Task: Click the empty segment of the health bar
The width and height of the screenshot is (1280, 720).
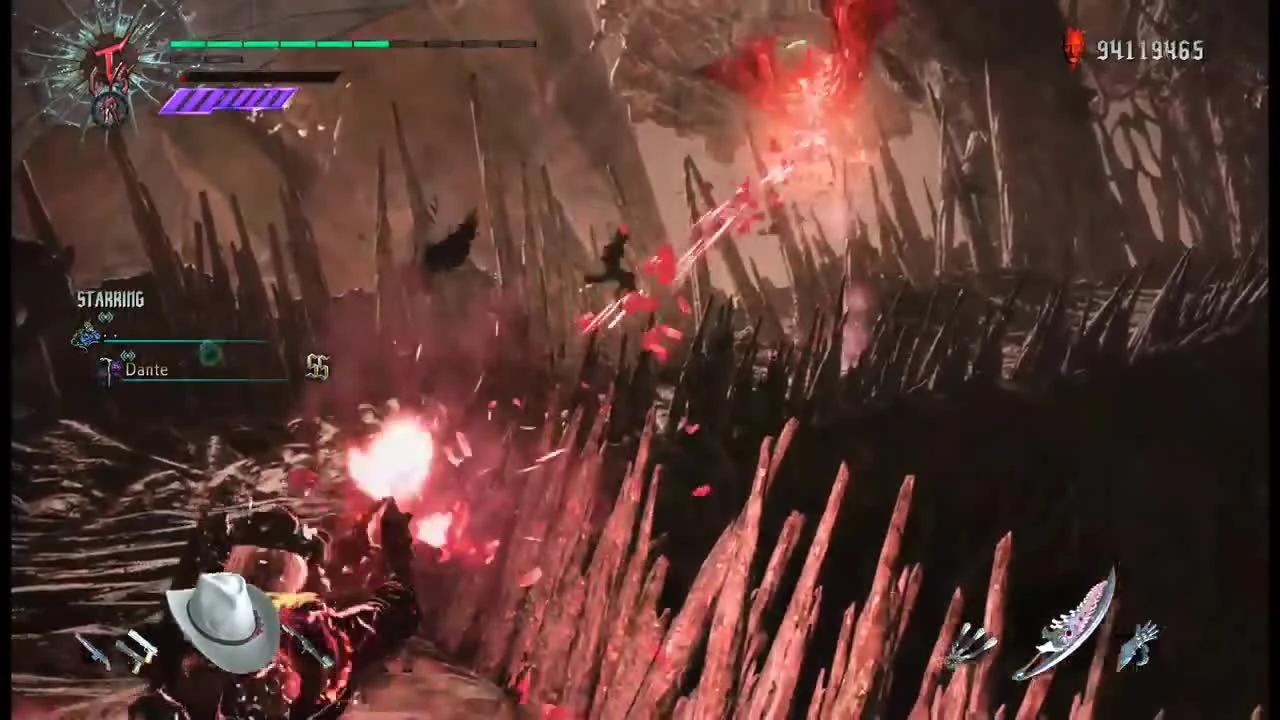Action: [x=465, y=44]
